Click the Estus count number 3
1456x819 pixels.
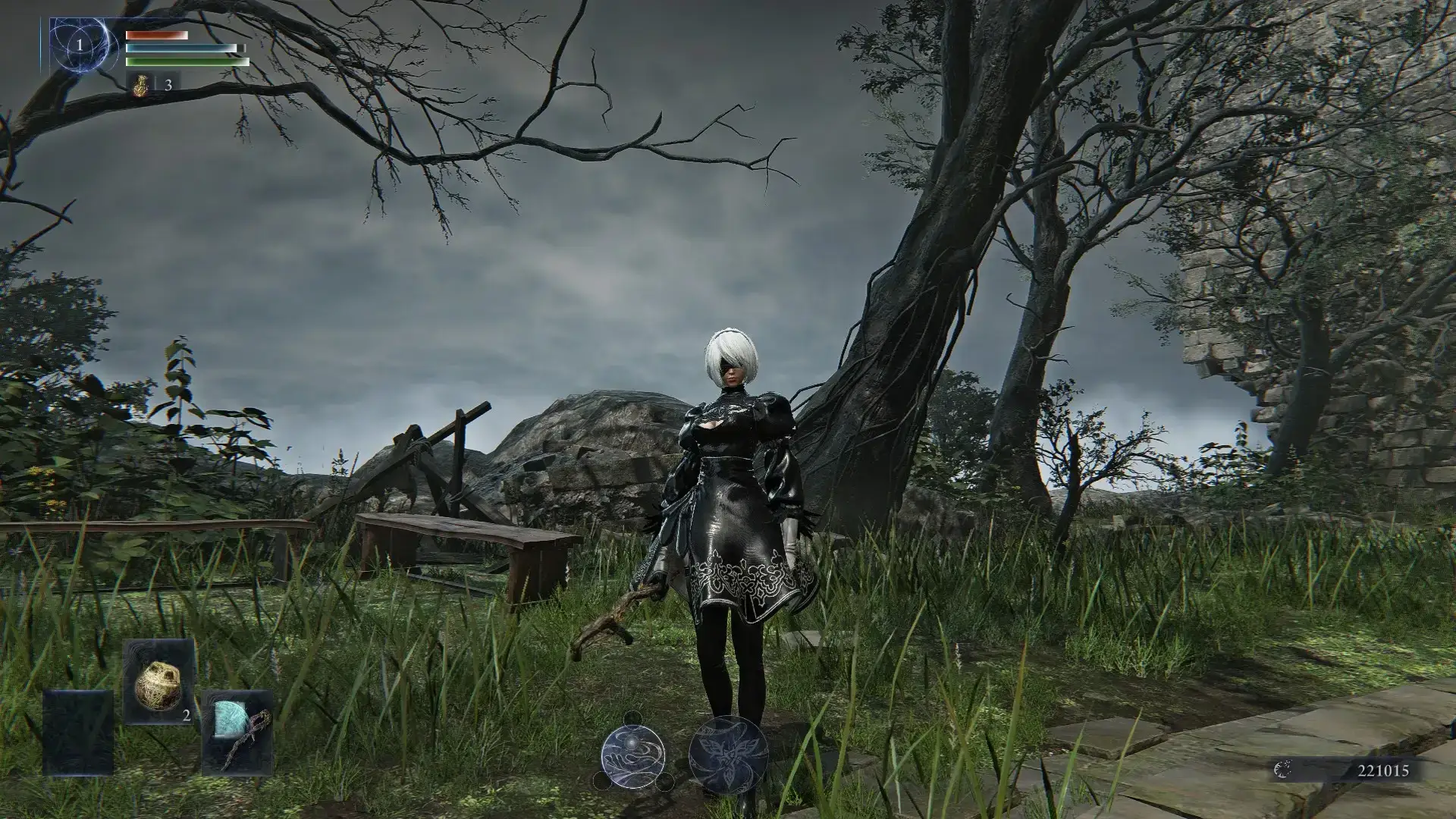[168, 85]
